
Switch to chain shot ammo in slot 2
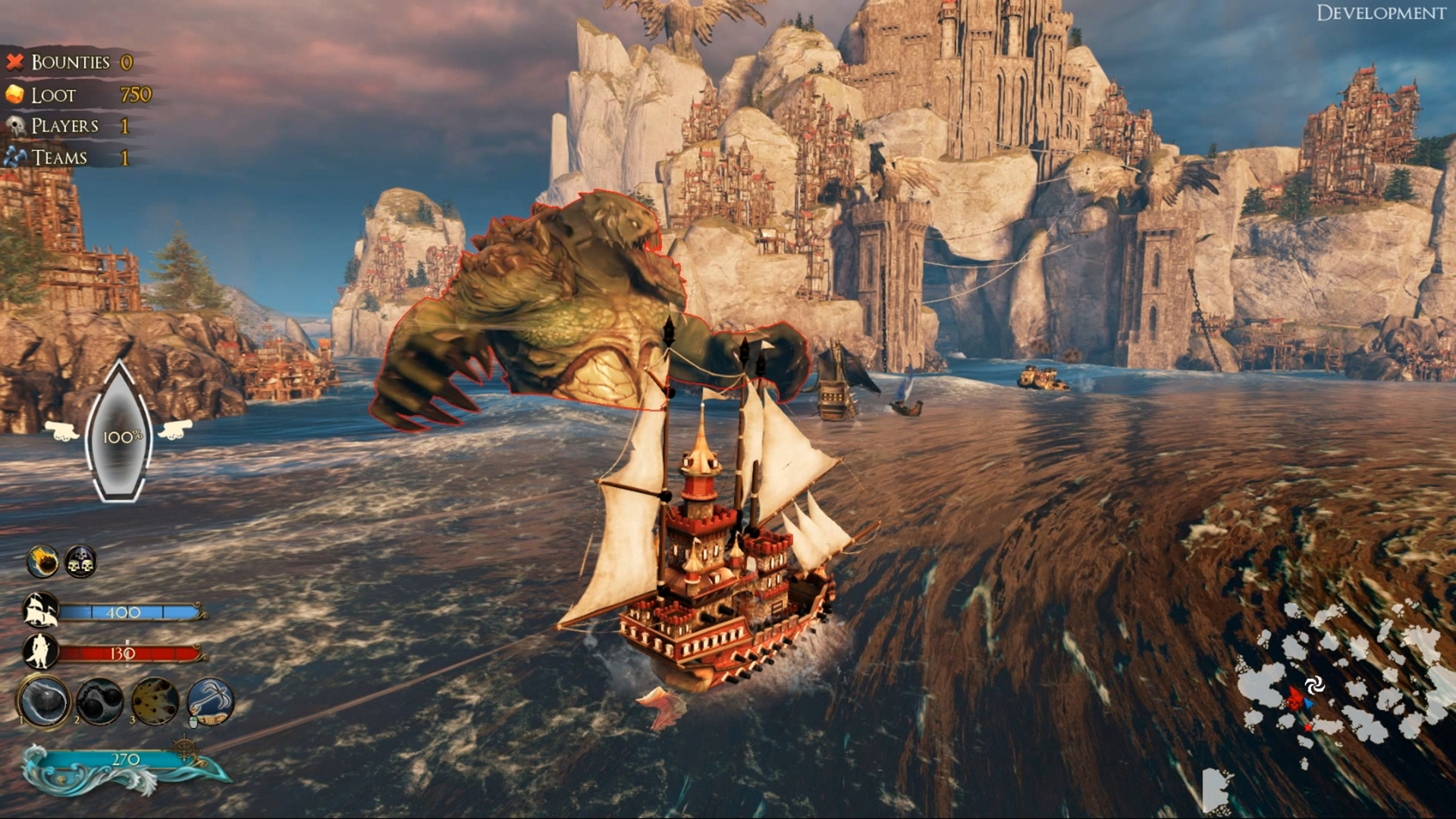tap(99, 701)
